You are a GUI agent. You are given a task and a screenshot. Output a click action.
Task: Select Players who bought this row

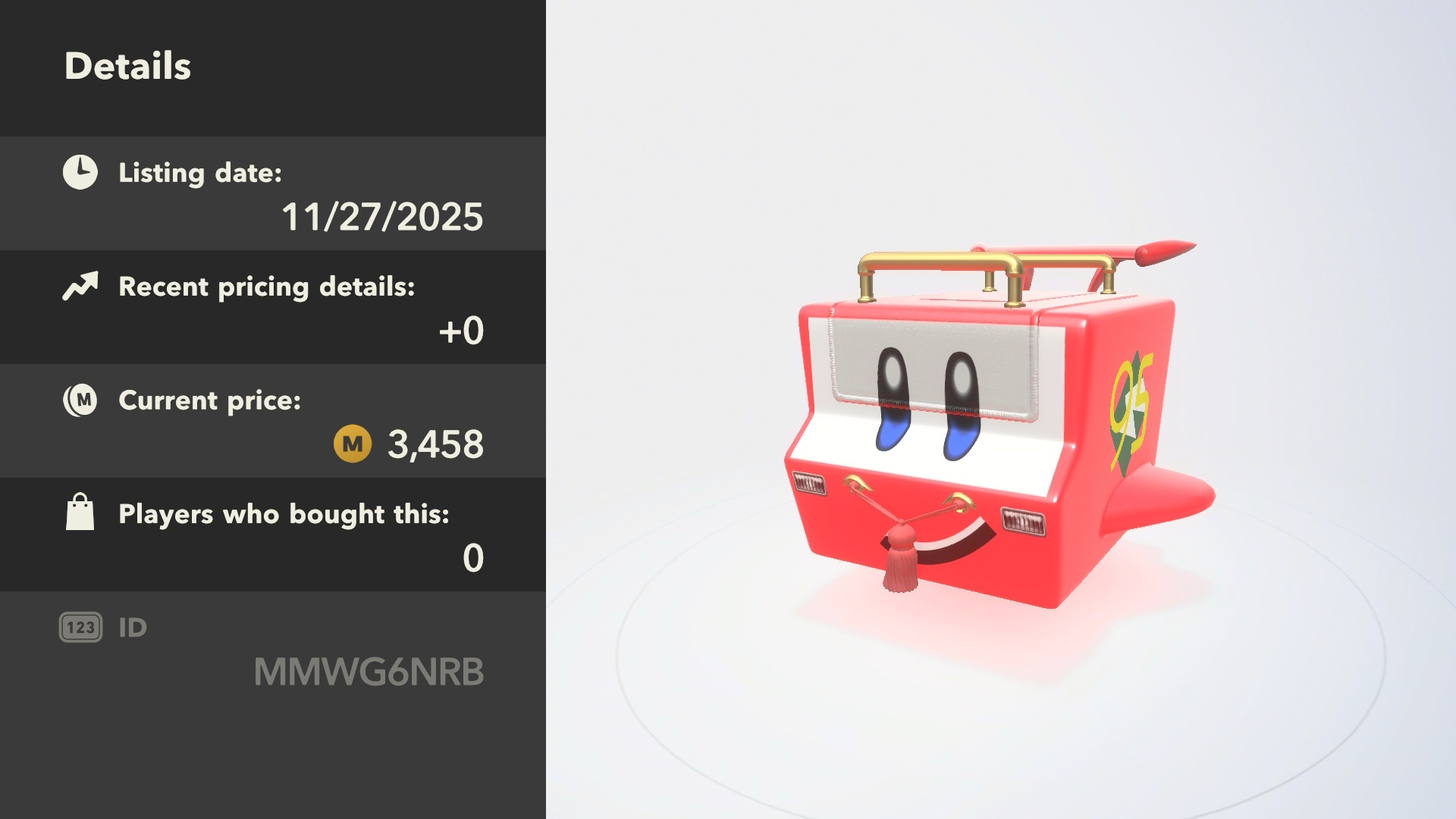click(x=273, y=535)
